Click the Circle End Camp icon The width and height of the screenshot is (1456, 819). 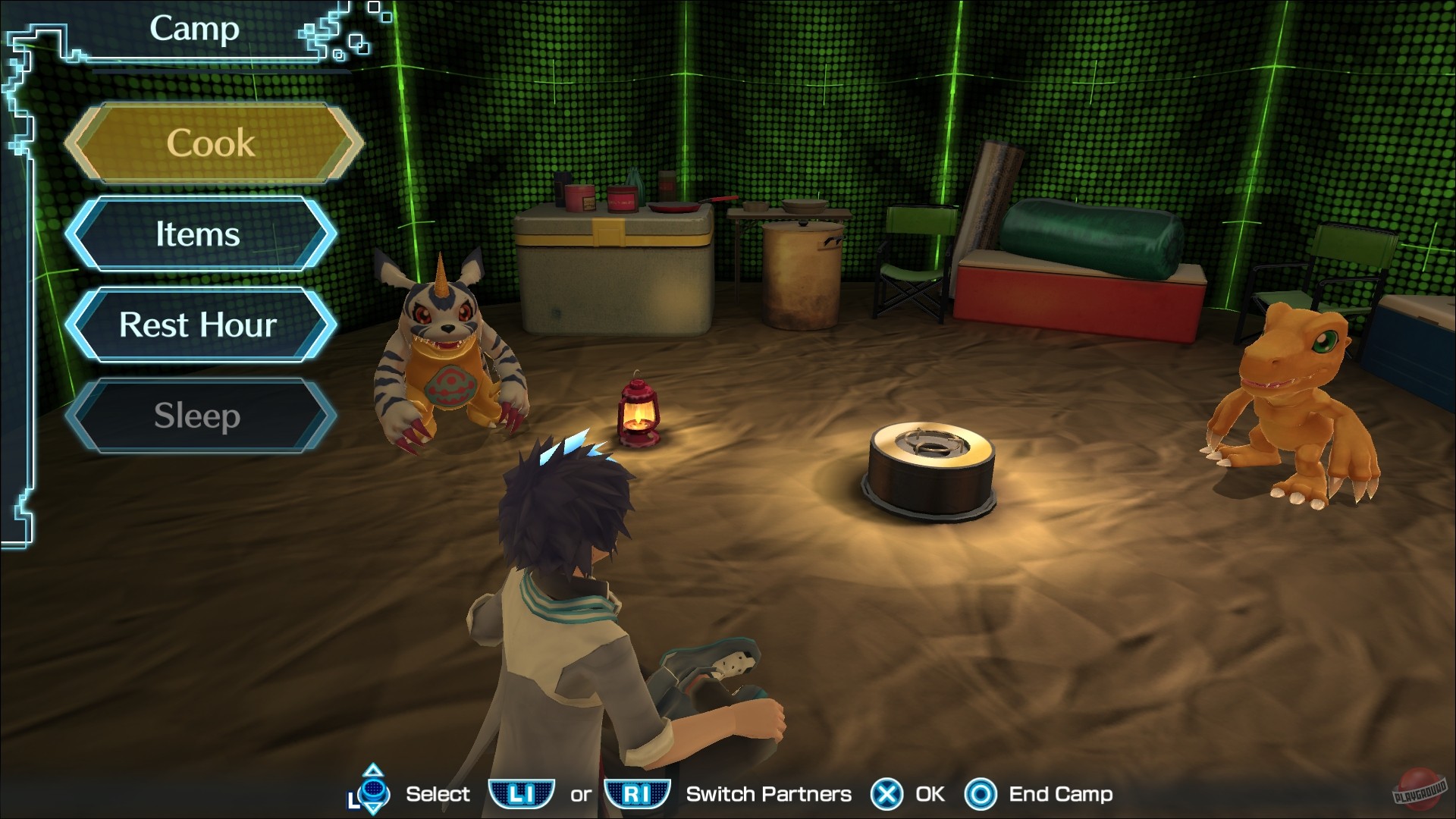(x=980, y=795)
